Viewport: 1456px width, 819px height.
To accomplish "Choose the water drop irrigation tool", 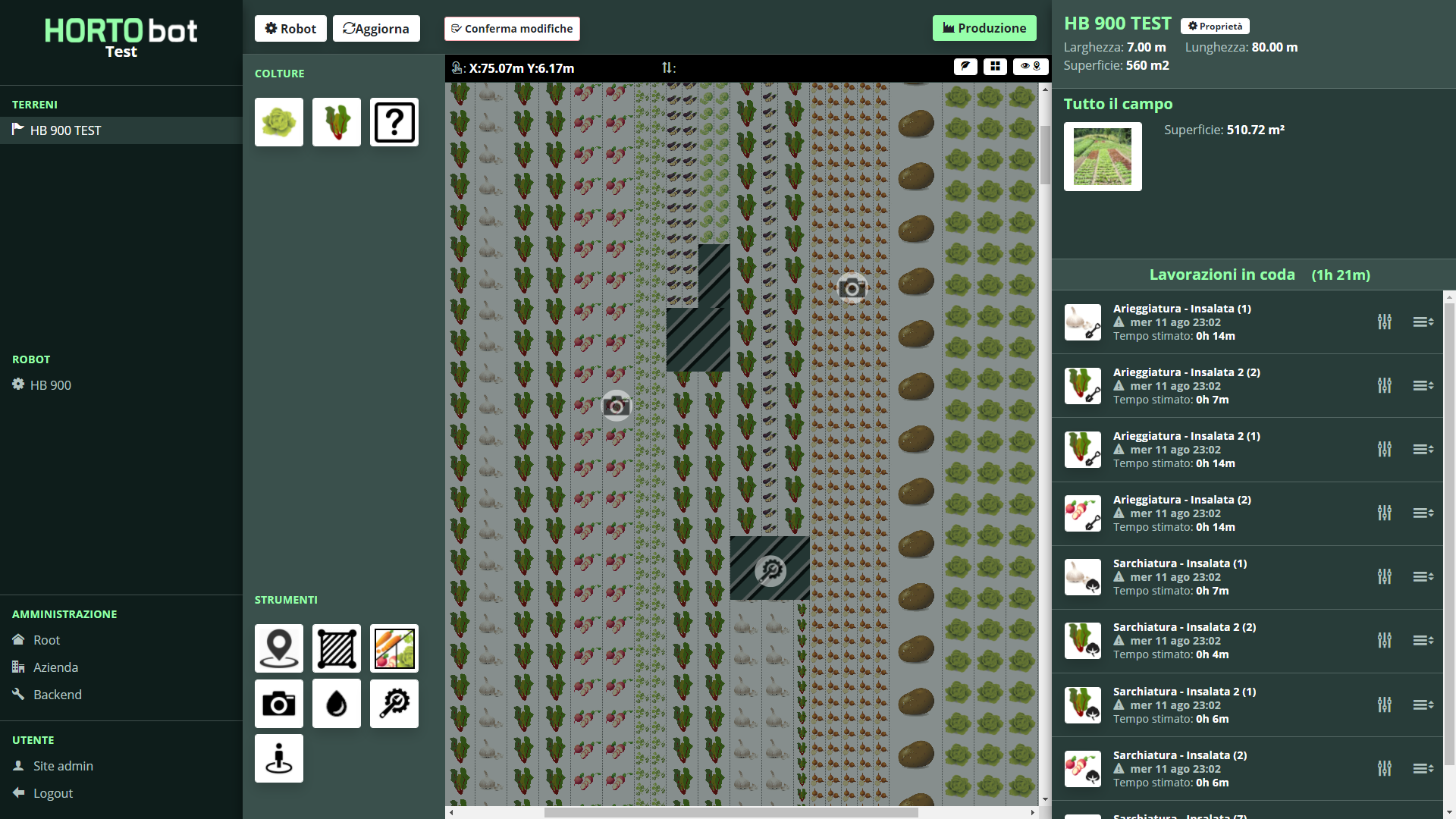I will (337, 704).
